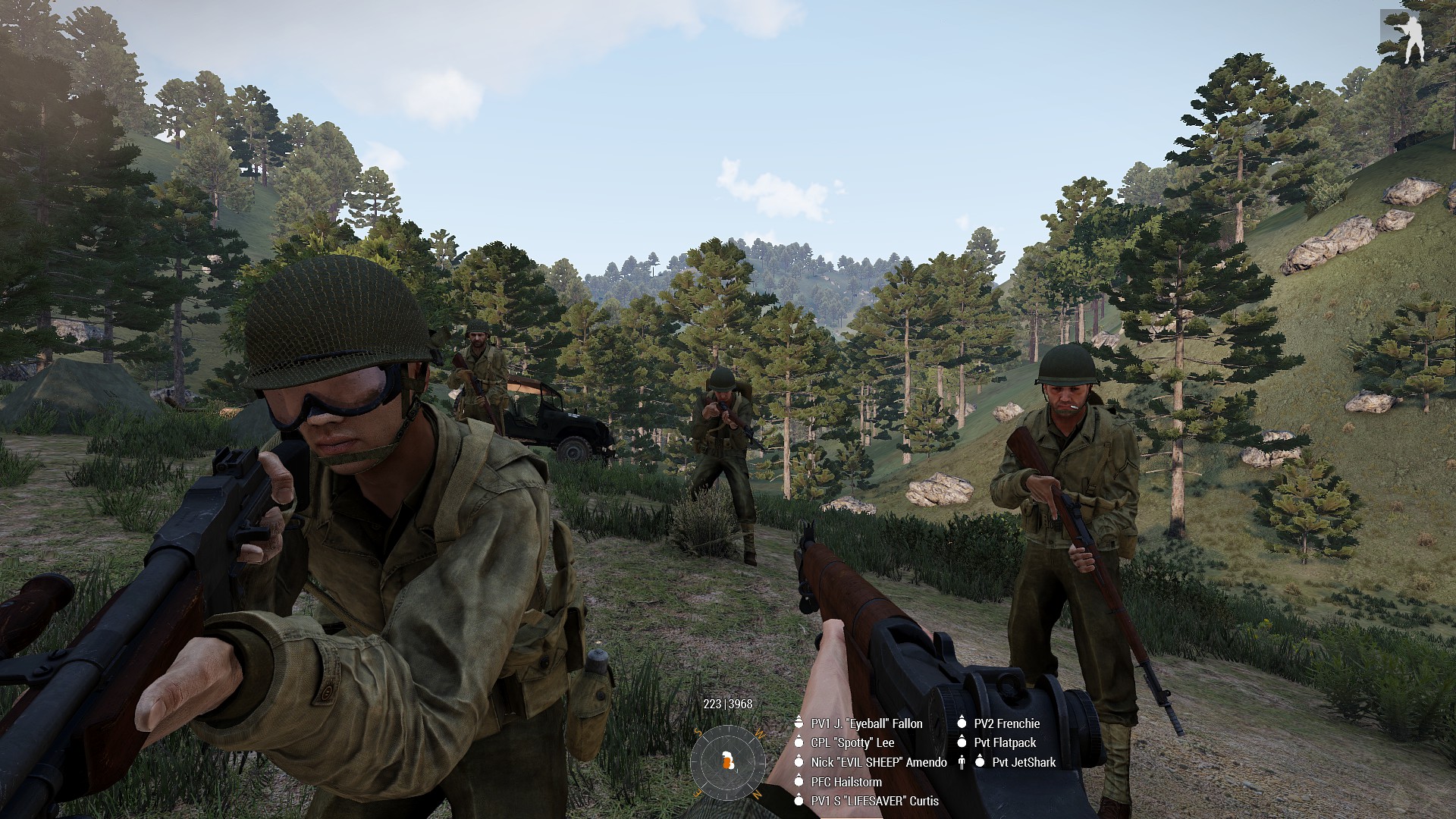The width and height of the screenshot is (1456, 819).
Task: Choose Pvt Flatpack in the roster
Action: [x=1005, y=742]
